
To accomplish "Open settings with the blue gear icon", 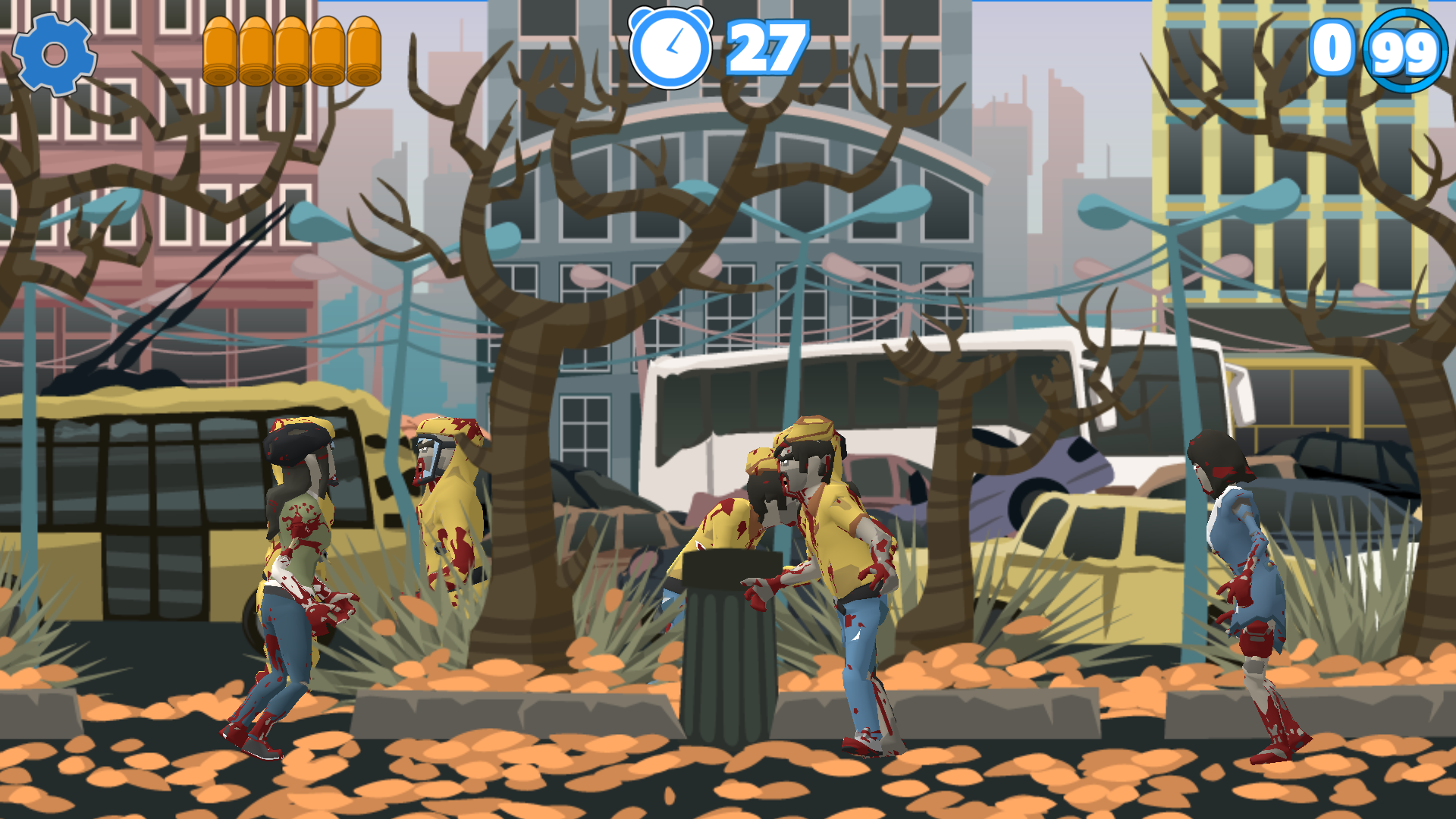I will point(54,55).
